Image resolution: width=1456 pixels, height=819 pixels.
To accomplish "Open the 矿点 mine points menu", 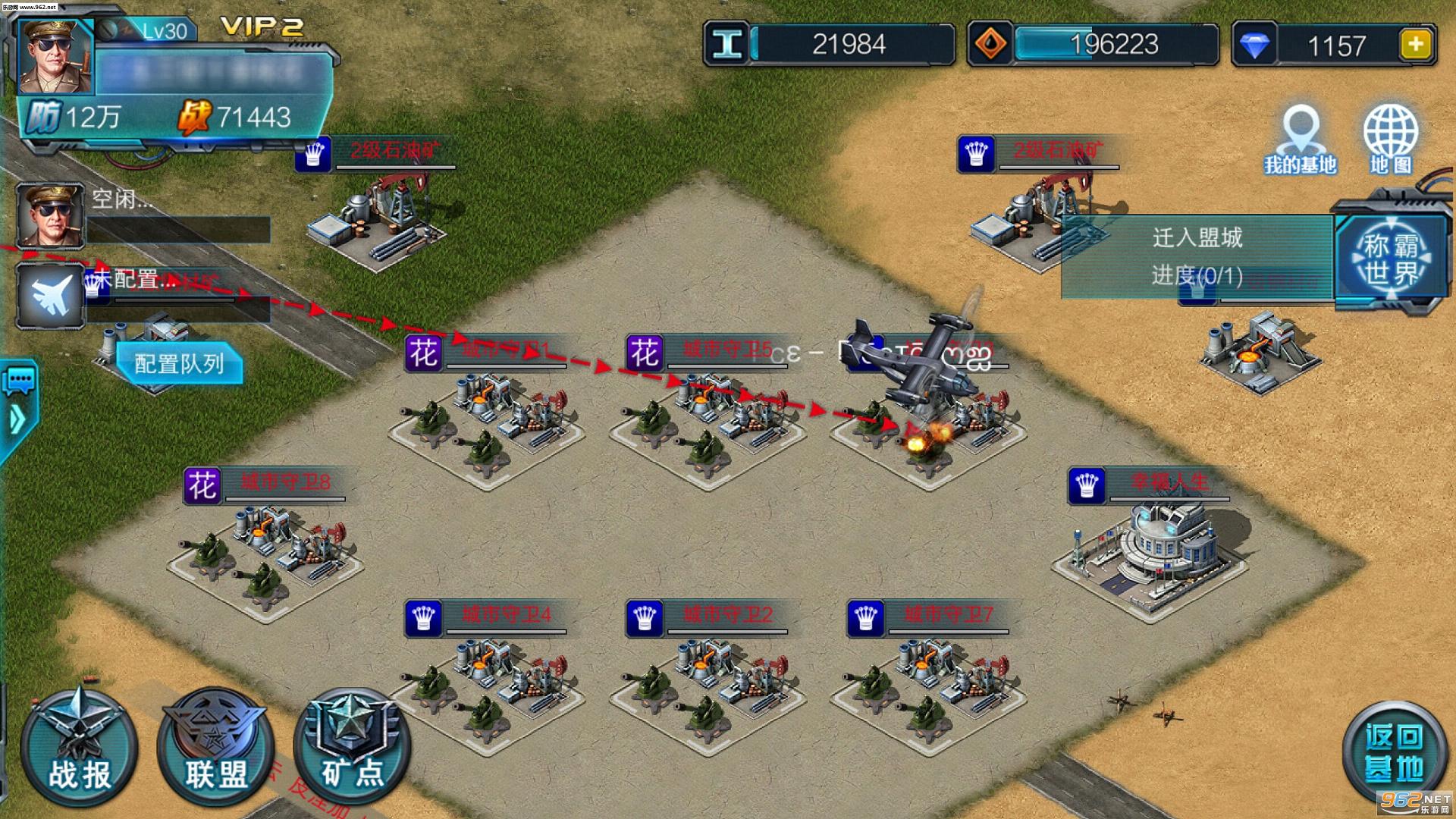I will [352, 748].
